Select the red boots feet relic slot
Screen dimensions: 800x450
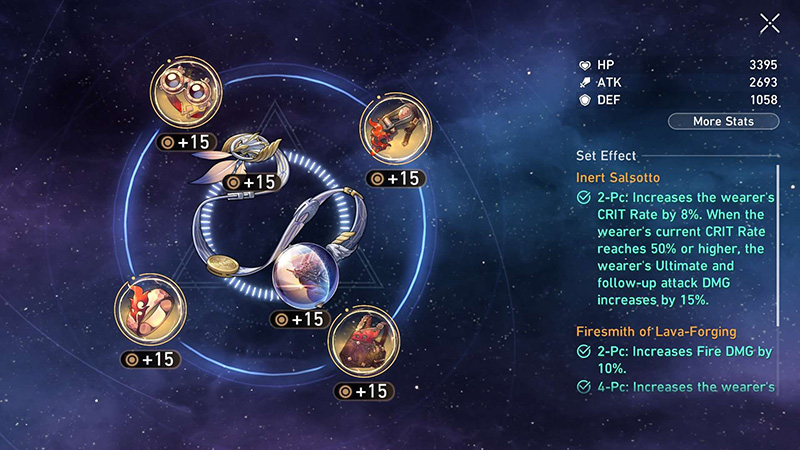coord(363,341)
